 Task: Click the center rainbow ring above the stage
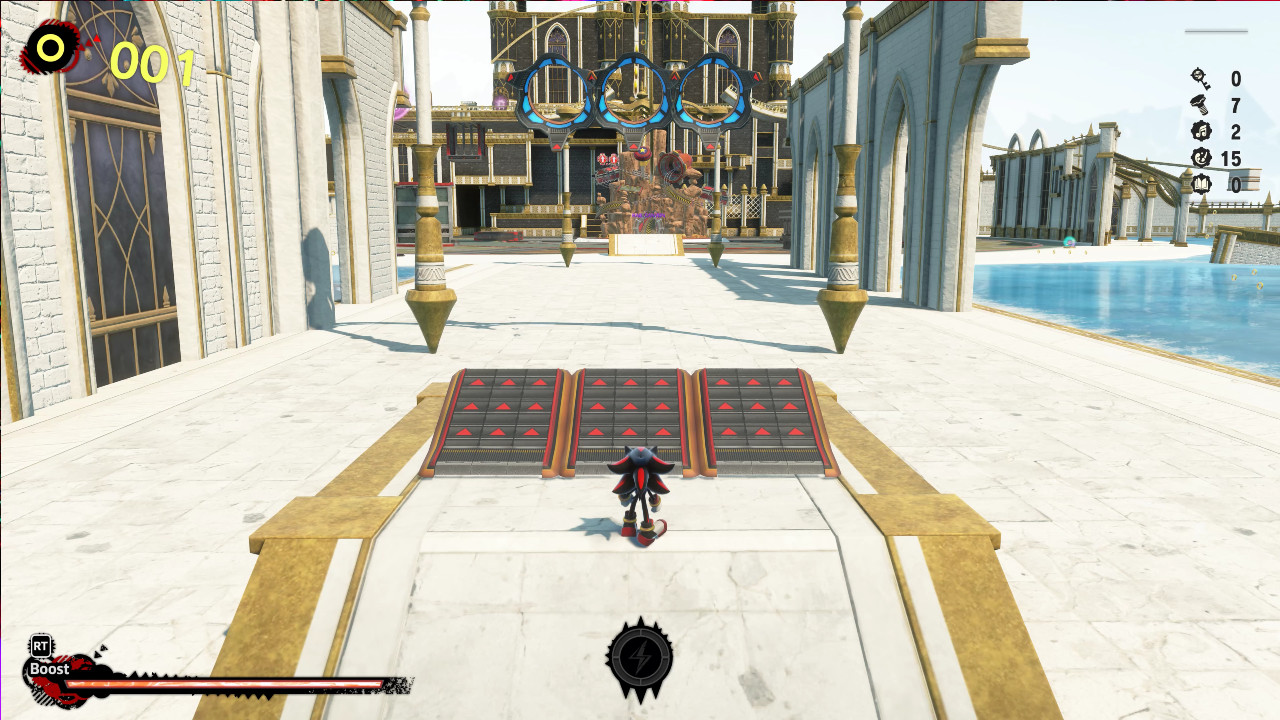(x=635, y=90)
